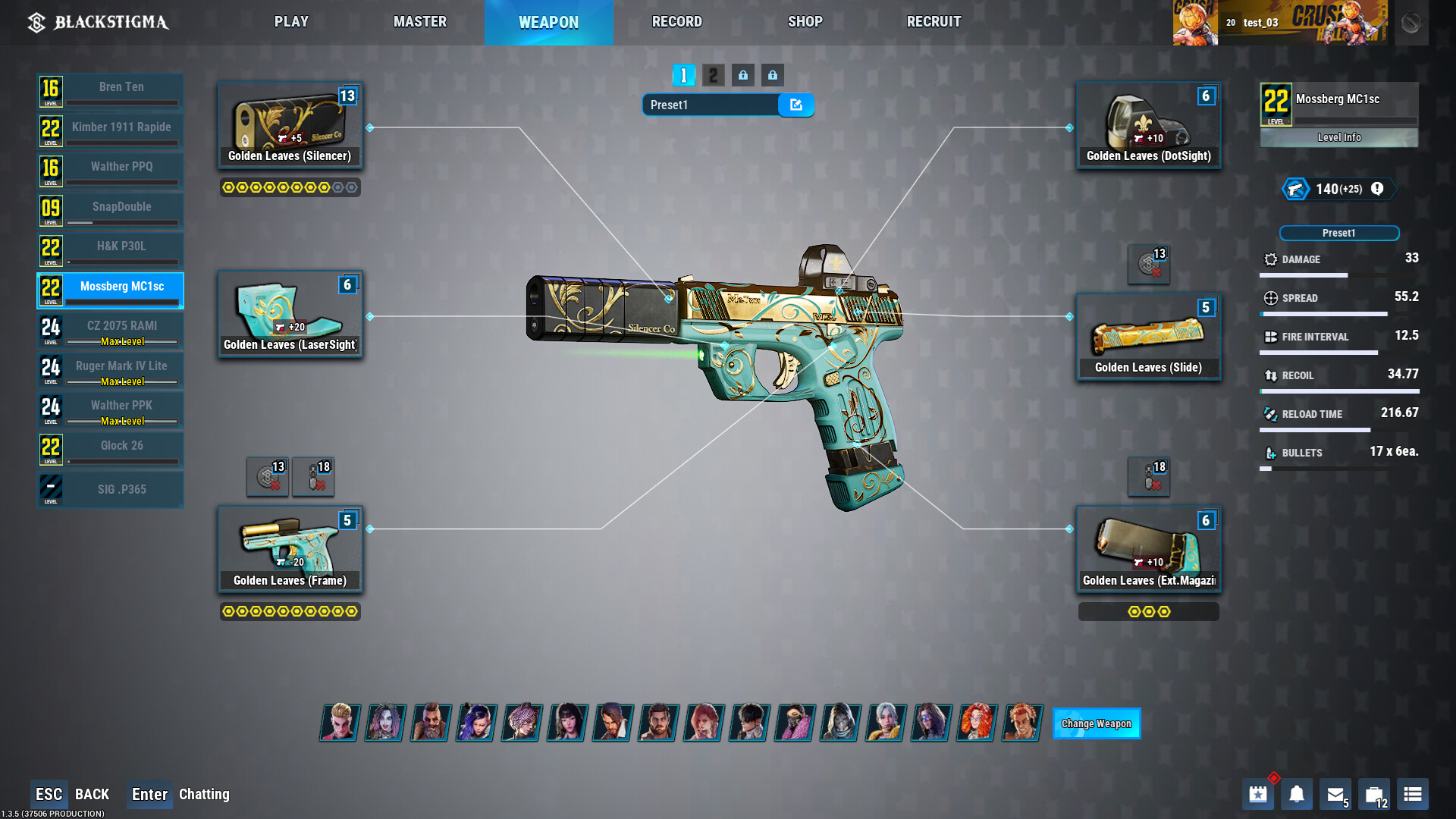Switch to preset slot 2
This screenshot has height=819, width=1456.
713,75
